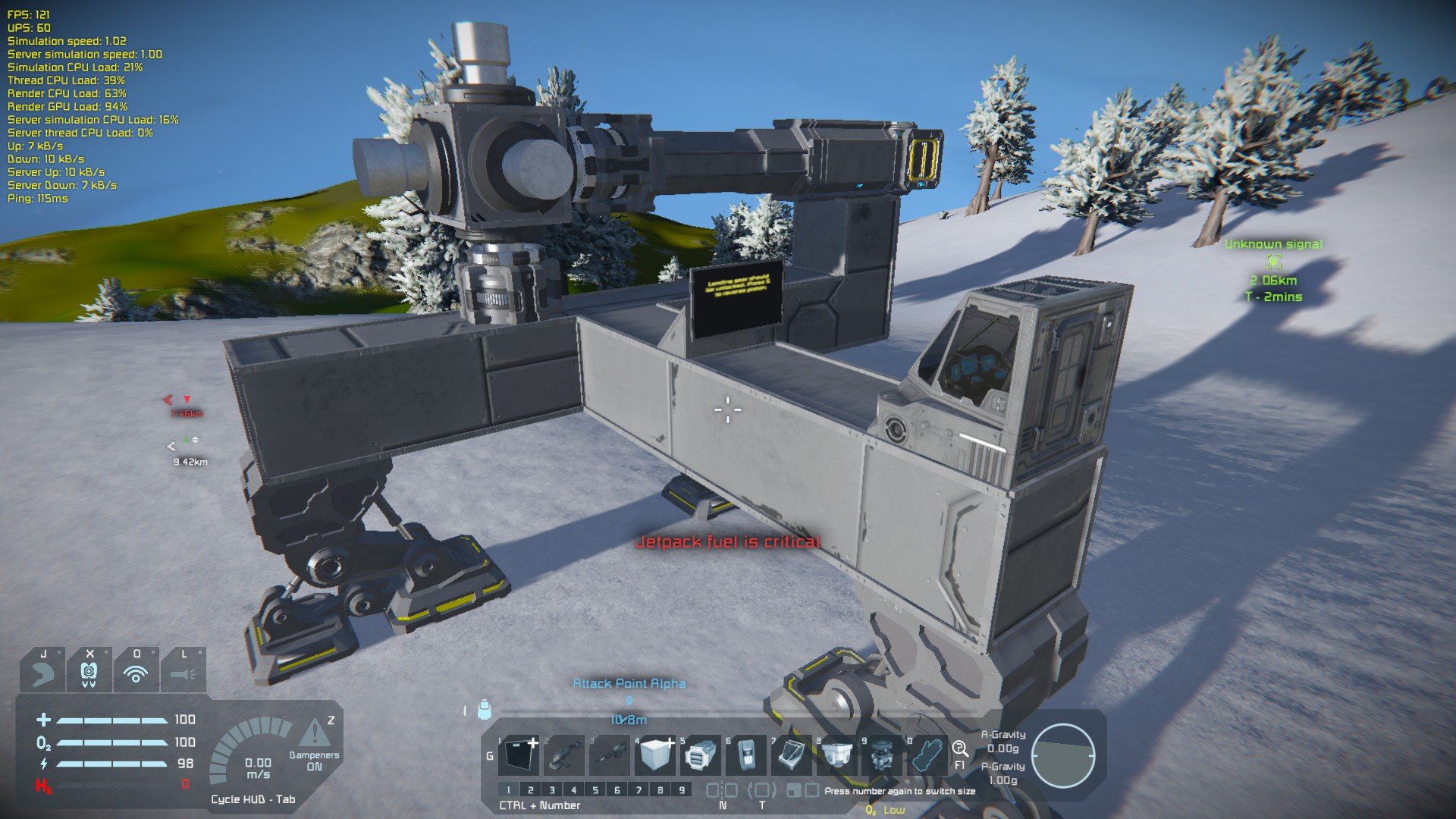Screen dimensions: 1456x819
Task: Select the piston block in slot nine
Action: click(882, 755)
